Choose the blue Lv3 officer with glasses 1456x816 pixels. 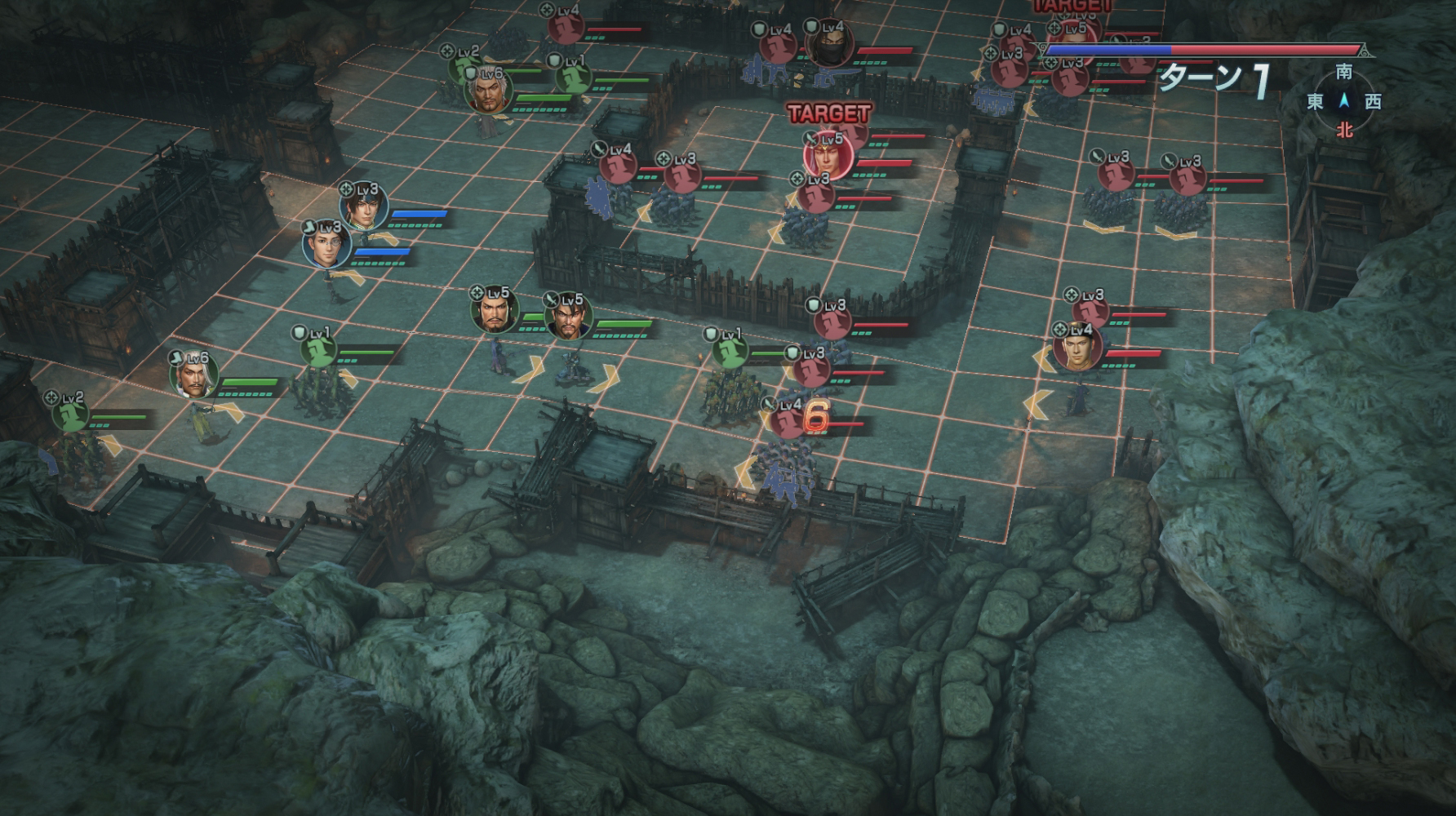[327, 243]
